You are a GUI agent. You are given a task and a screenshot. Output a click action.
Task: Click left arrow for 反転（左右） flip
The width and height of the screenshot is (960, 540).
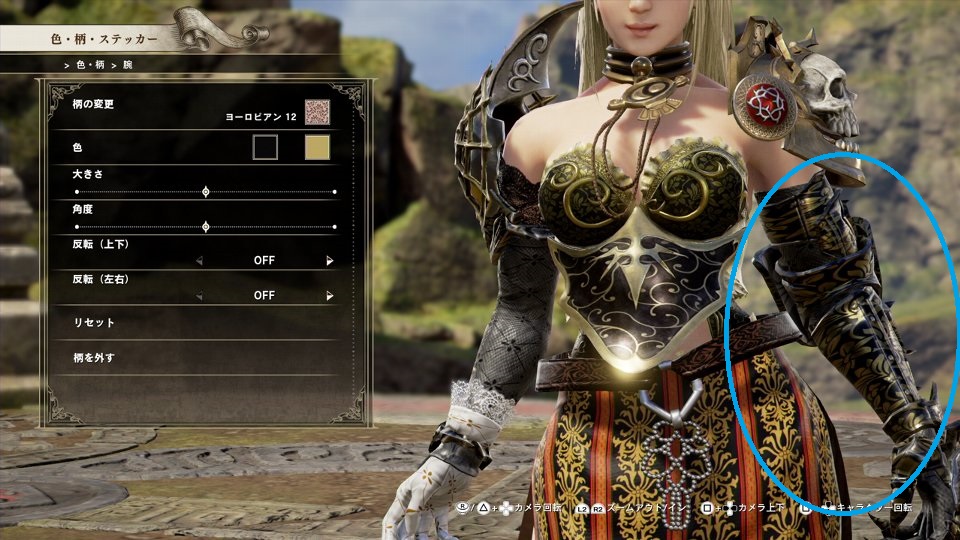coord(198,296)
